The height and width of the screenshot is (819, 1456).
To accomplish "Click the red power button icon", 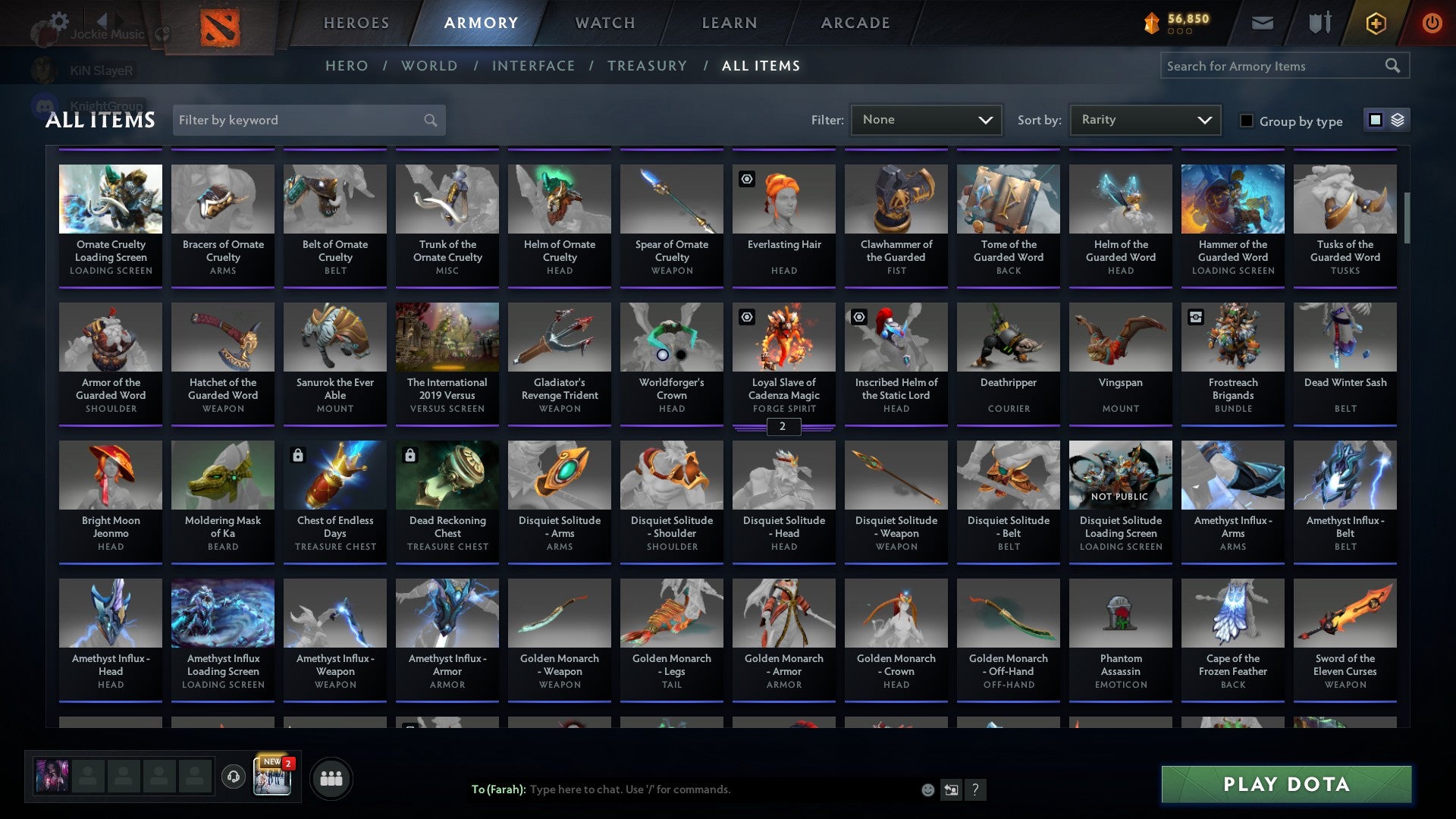I will tap(1432, 23).
